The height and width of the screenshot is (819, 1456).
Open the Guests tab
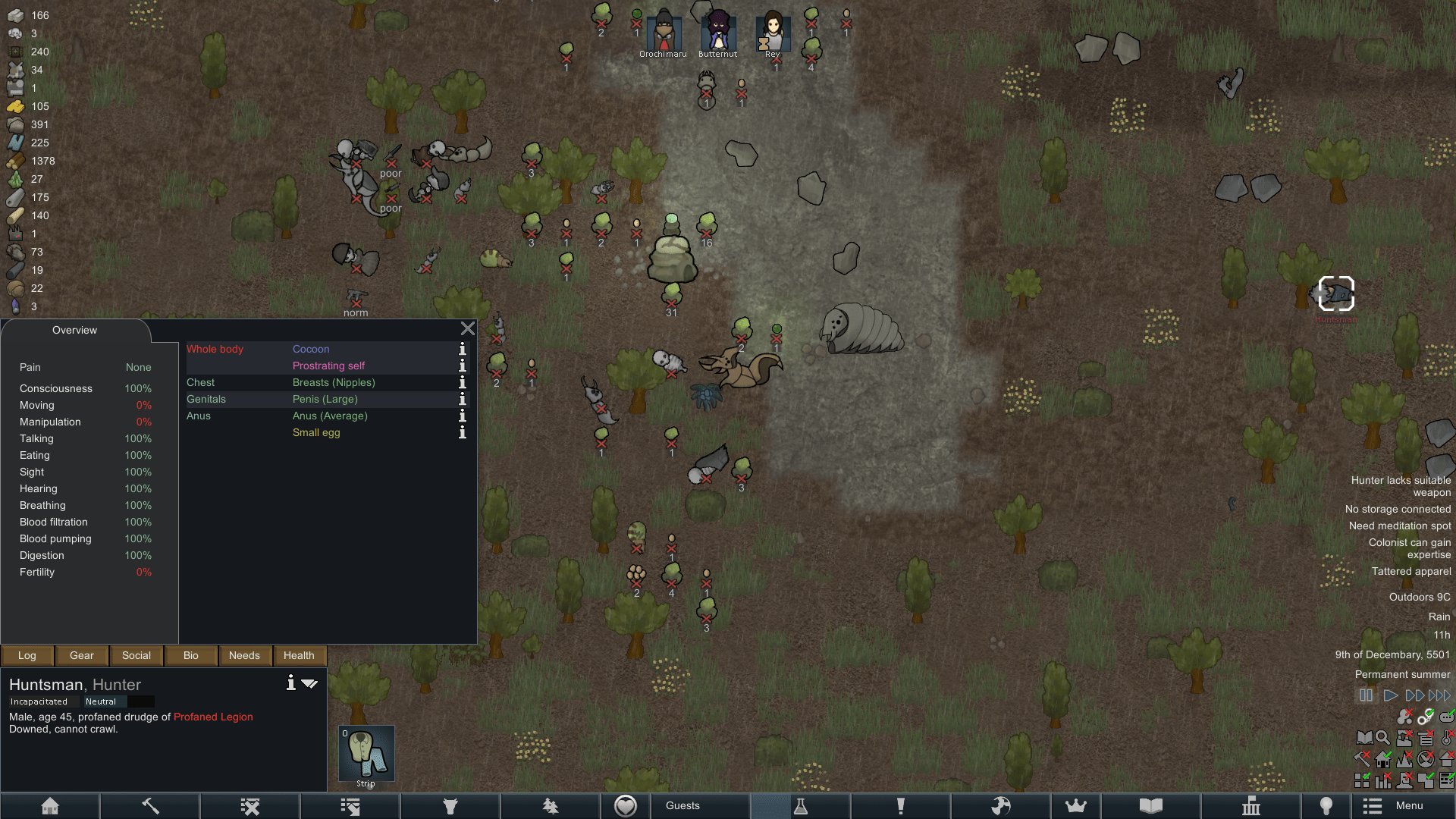pos(682,805)
